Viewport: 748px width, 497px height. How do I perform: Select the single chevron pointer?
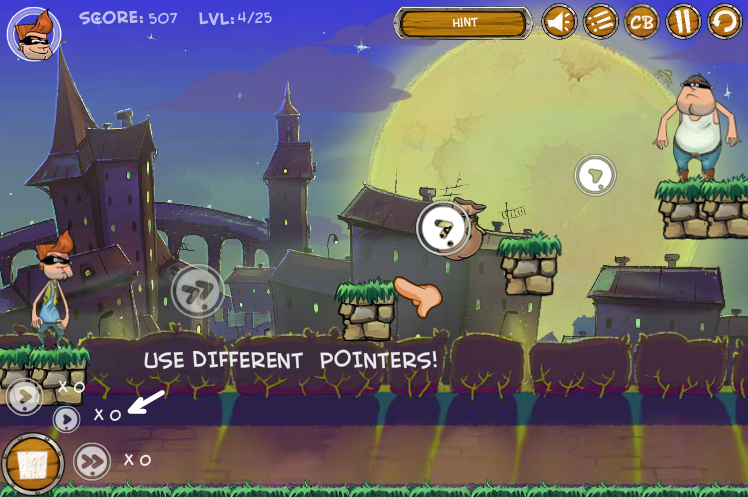pyautogui.click(x=24, y=397)
